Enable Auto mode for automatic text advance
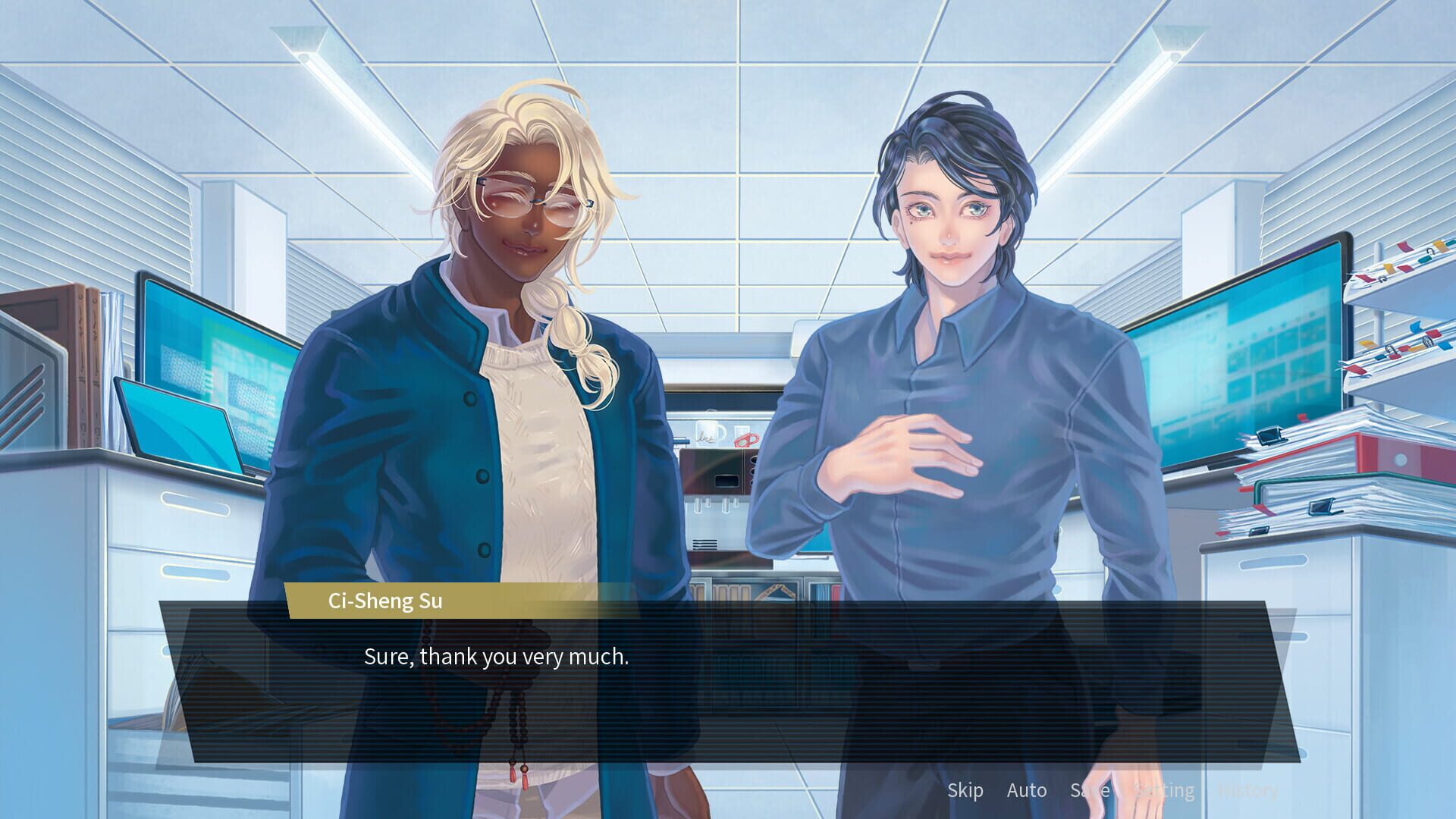This screenshot has height=819, width=1456. point(1028,790)
